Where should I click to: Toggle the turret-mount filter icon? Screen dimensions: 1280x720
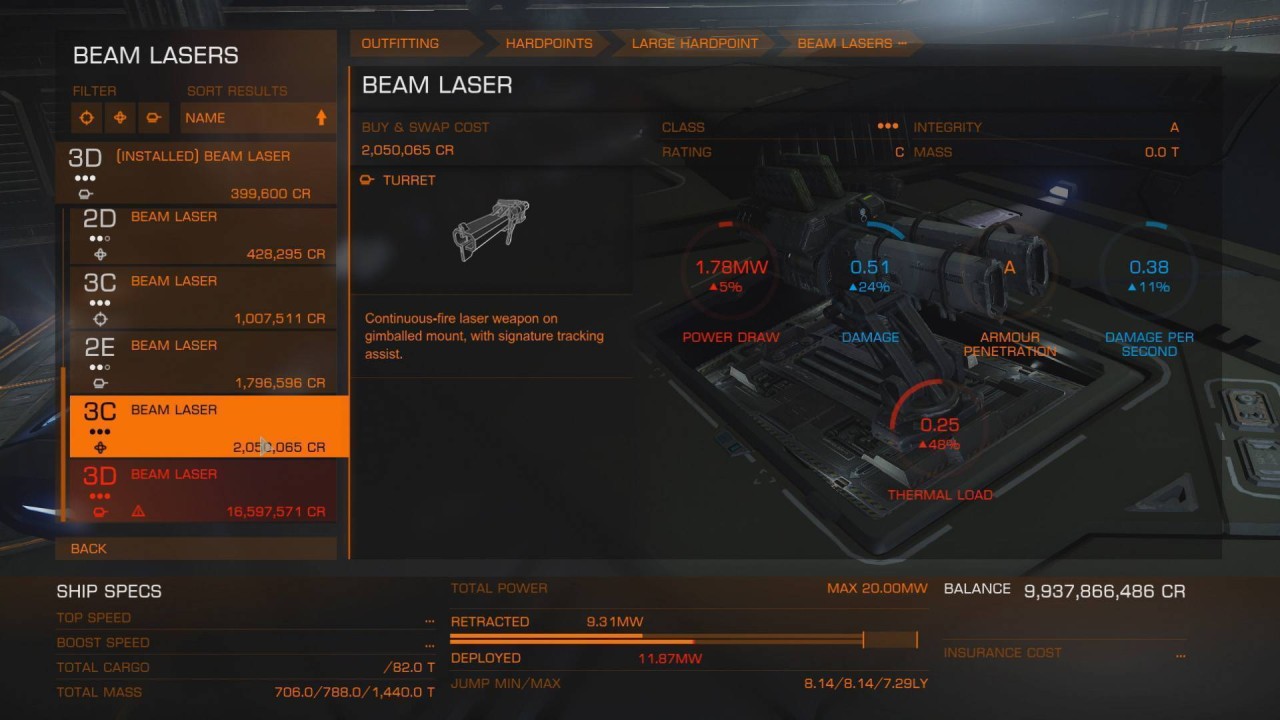tap(153, 118)
